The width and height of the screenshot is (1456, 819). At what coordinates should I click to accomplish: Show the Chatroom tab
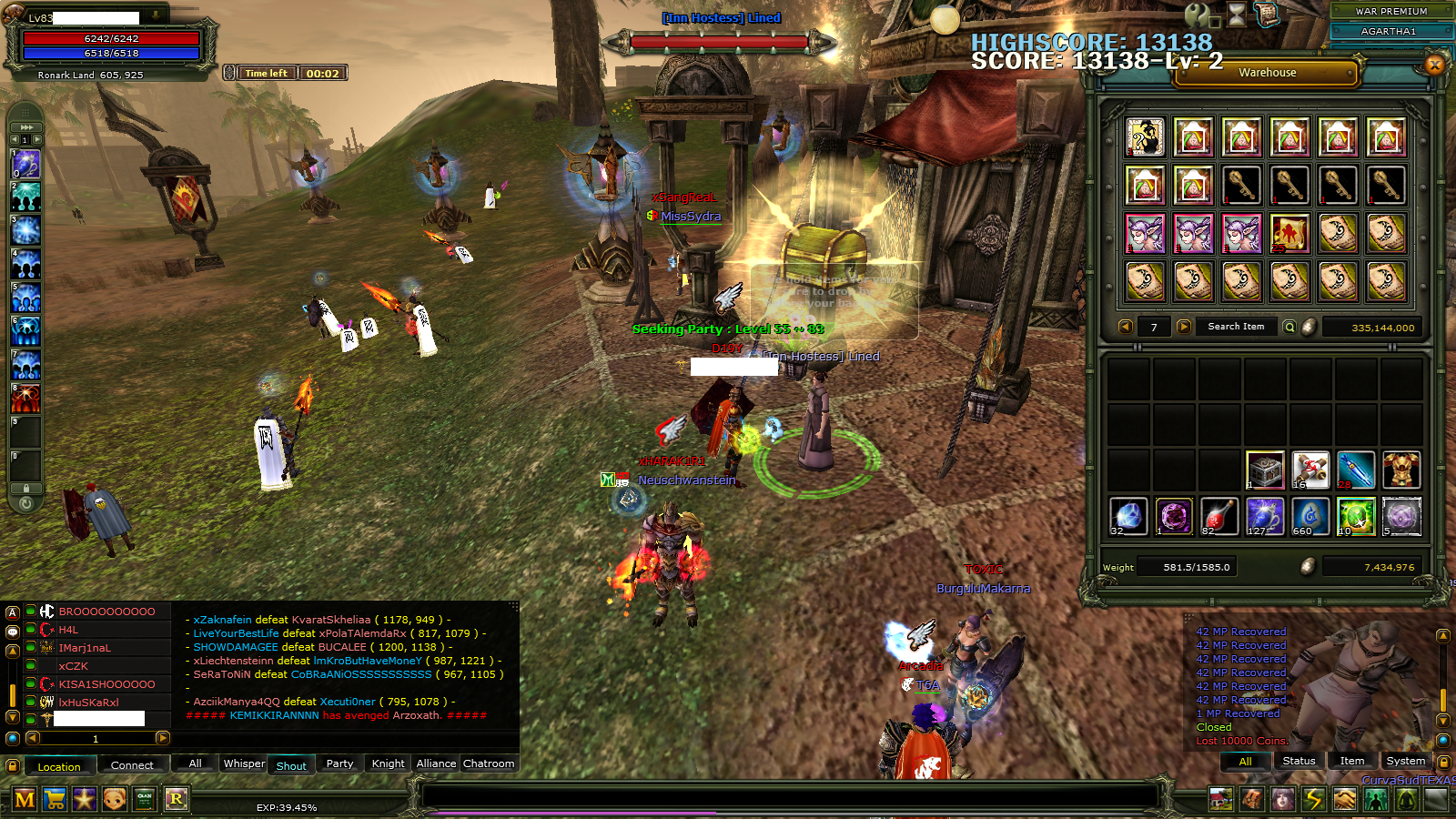tap(489, 763)
